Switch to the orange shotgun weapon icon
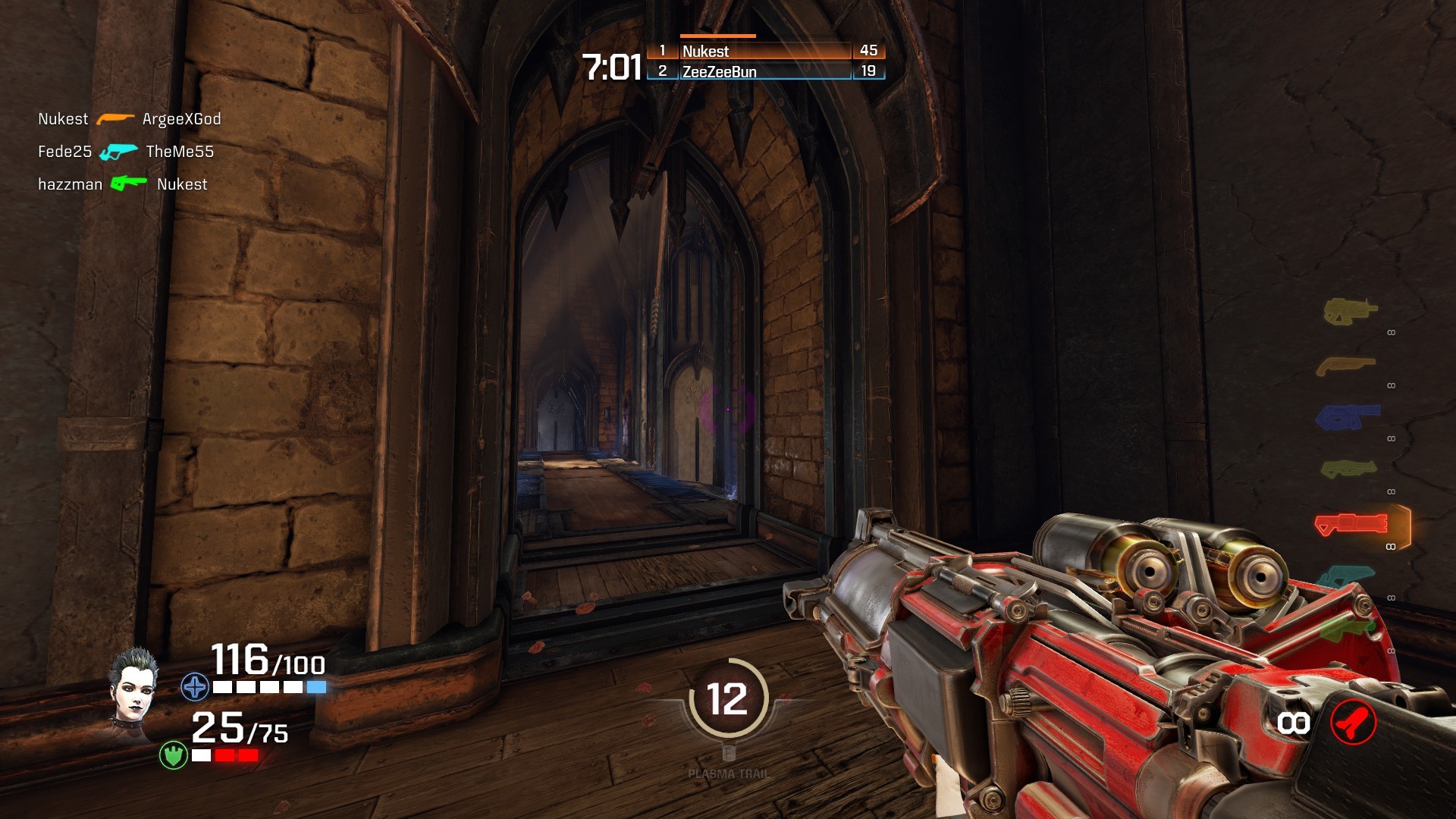This screenshot has height=819, width=1456. (x=1345, y=366)
